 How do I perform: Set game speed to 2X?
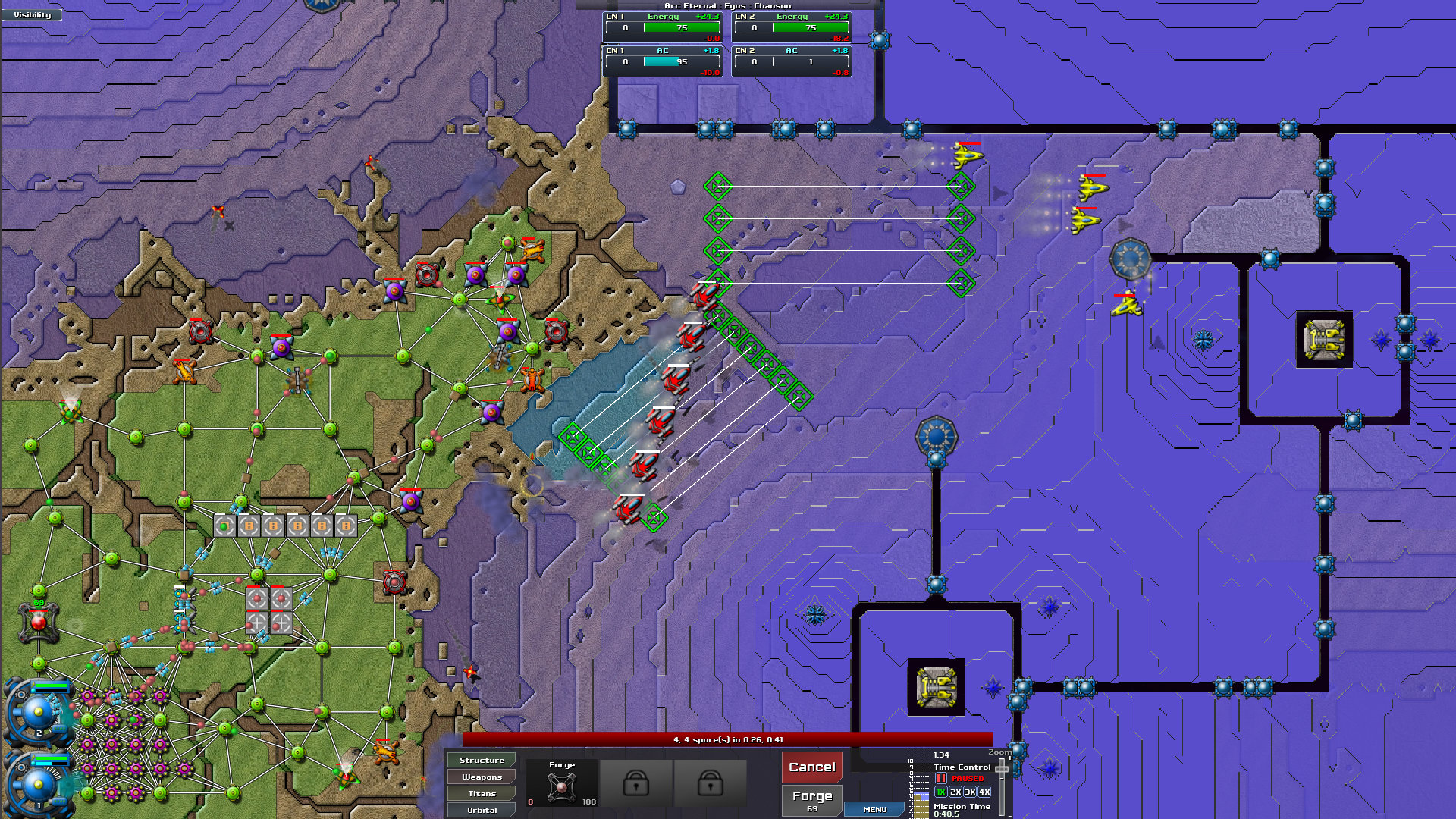(x=955, y=792)
